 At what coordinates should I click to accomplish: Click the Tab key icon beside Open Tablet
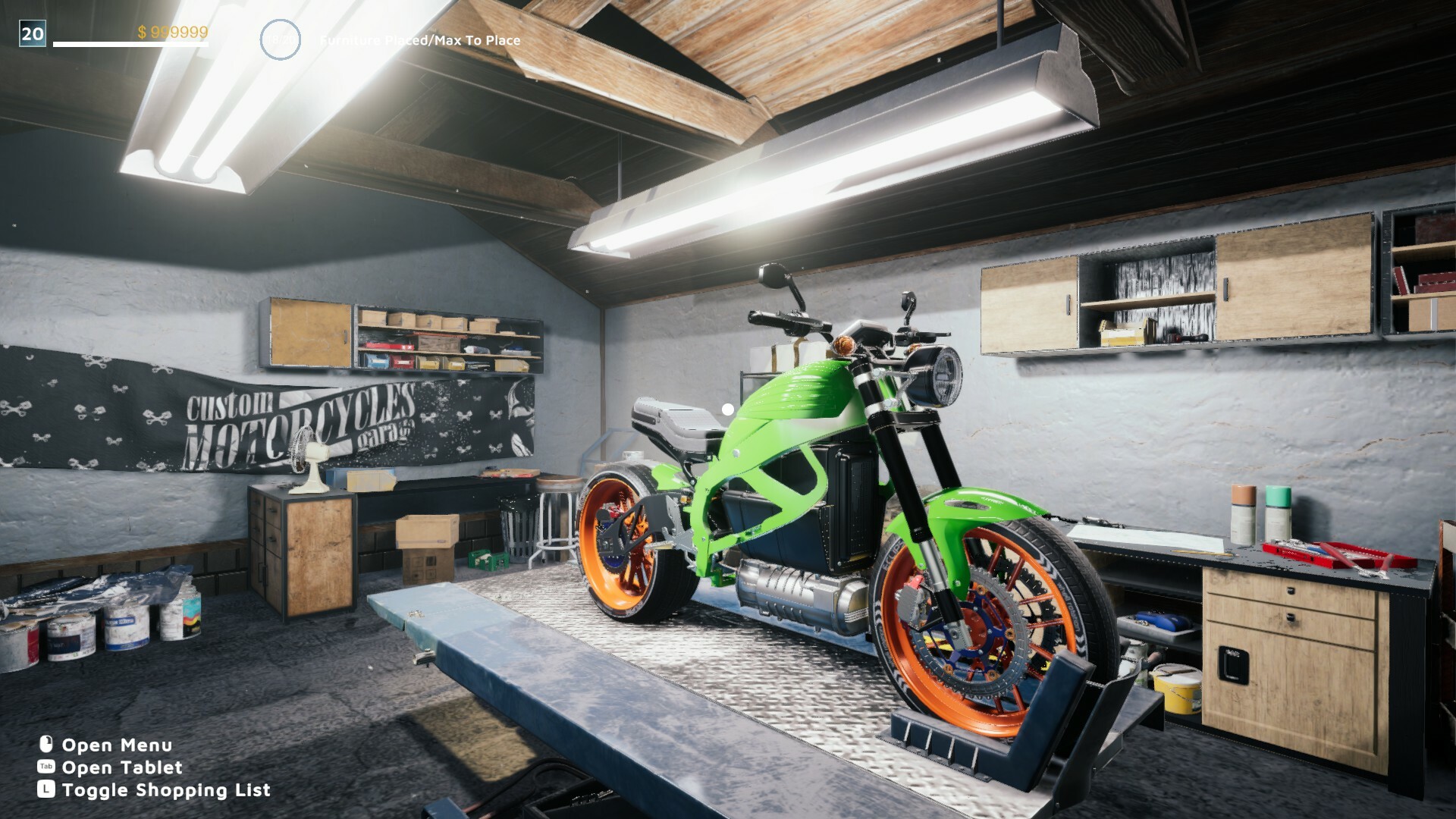coord(46,767)
